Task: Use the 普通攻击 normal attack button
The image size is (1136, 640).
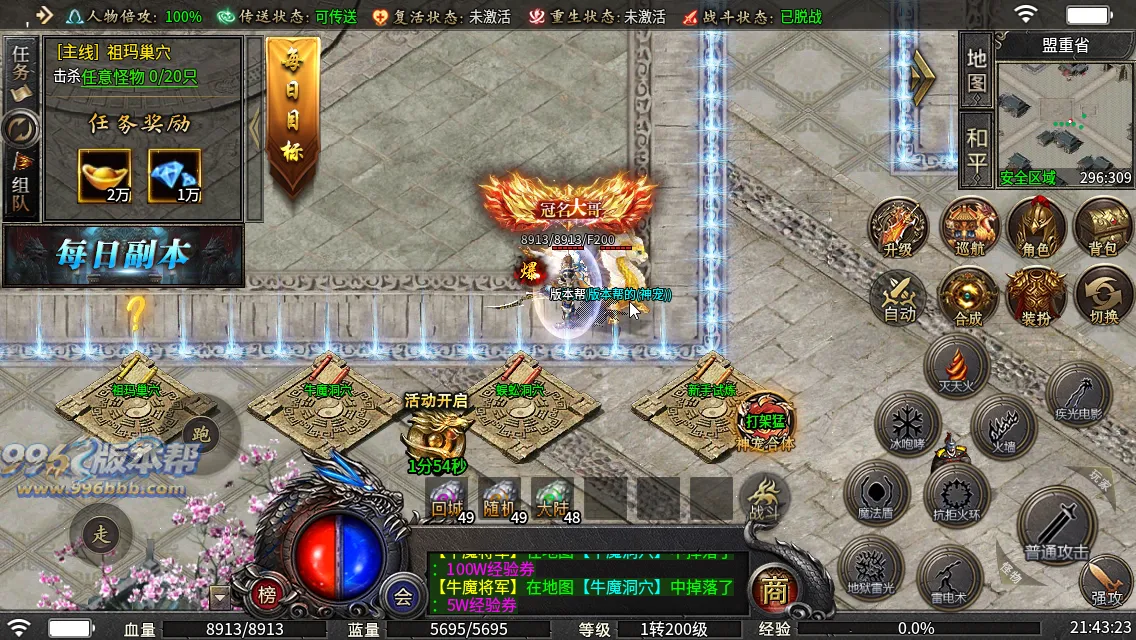Action: [x=1056, y=525]
